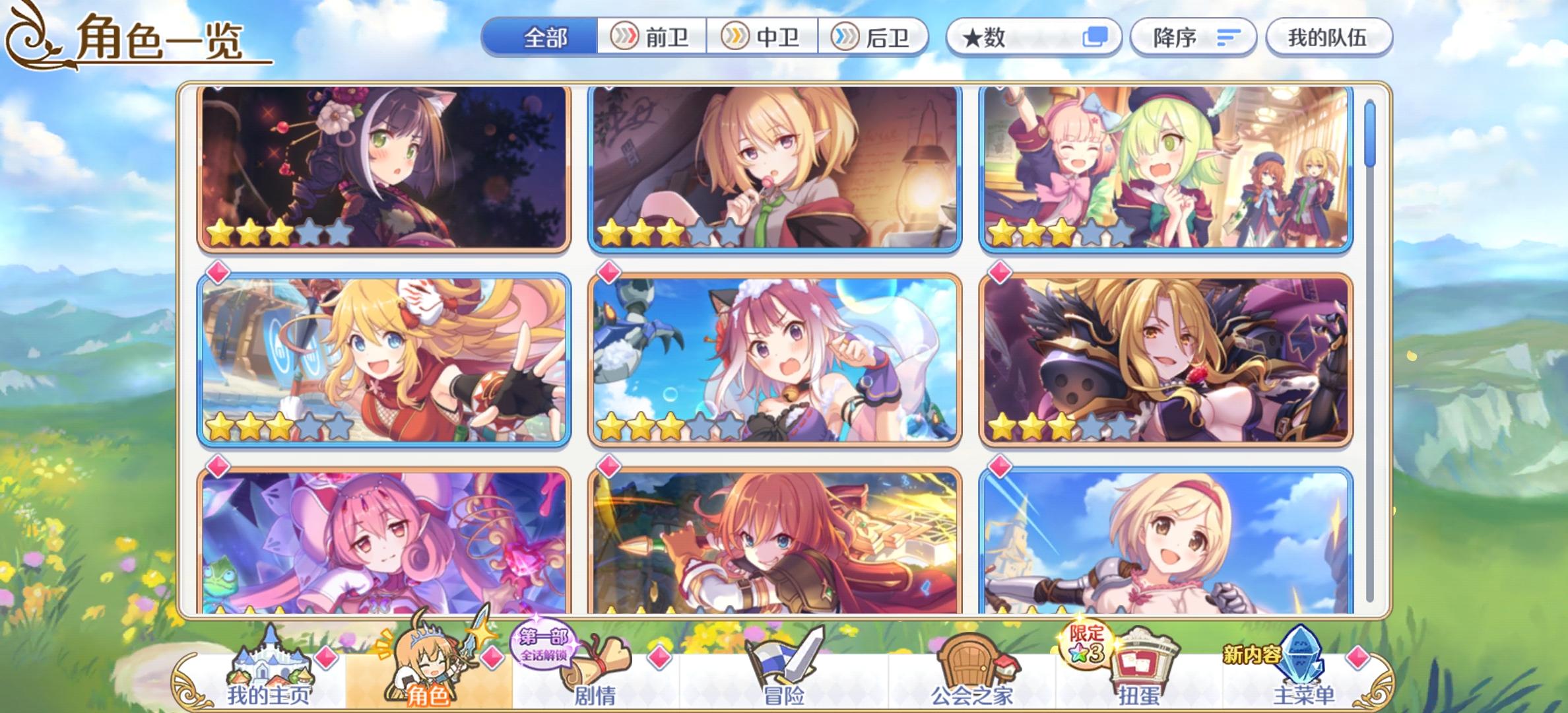The image size is (1568, 713).
Task: Click the sort lines icon next to 降序
Action: tap(1228, 39)
